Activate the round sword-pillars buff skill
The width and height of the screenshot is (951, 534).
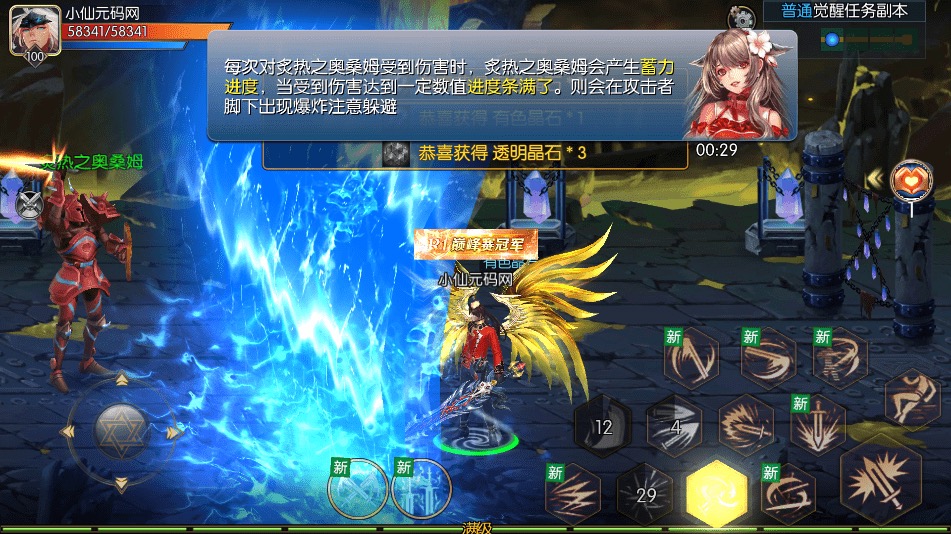point(421,488)
